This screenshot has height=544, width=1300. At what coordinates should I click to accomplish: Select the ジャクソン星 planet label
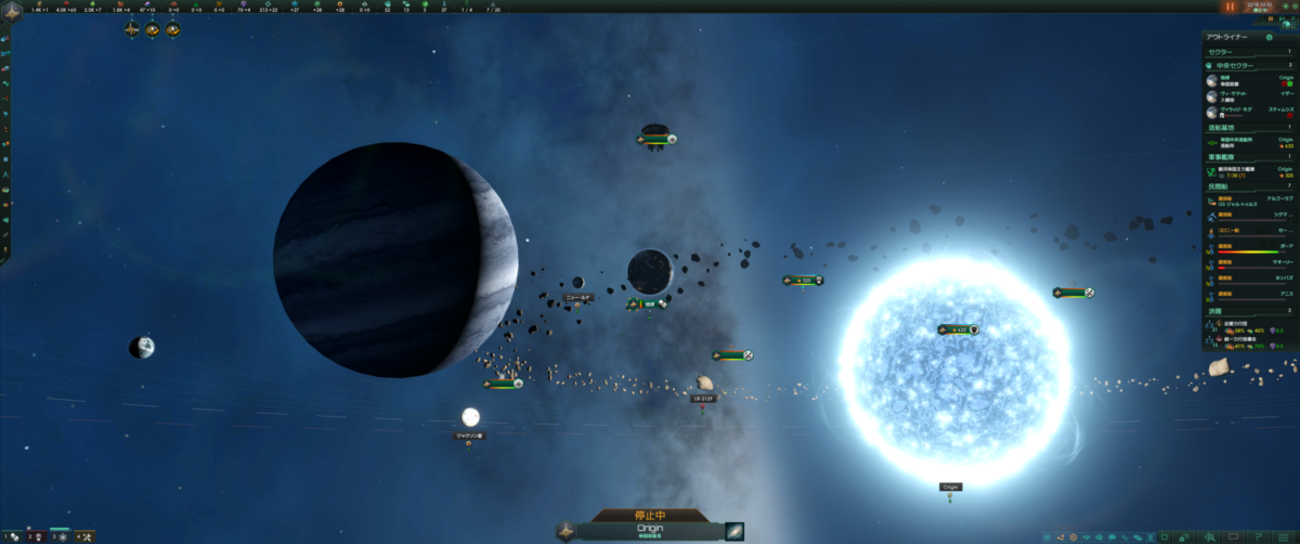(x=469, y=436)
